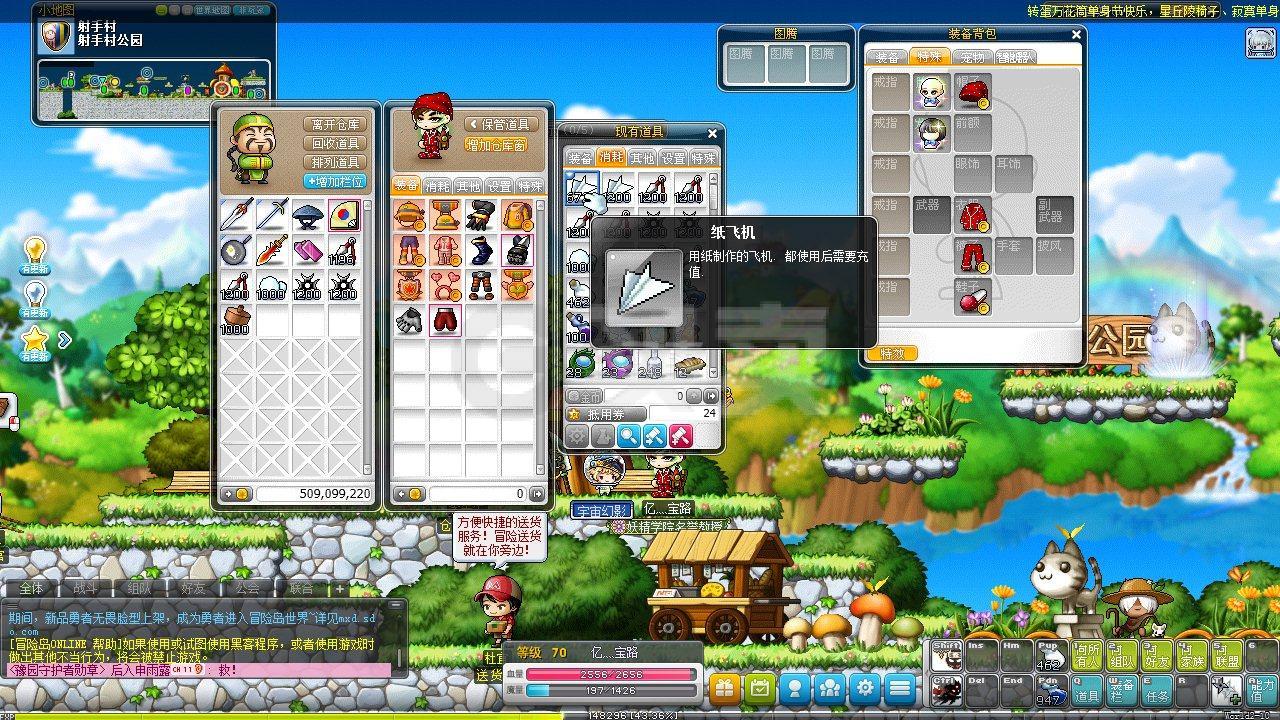Select the 公会 guild chat tab
This screenshot has height=720, width=1280.
click(x=249, y=588)
